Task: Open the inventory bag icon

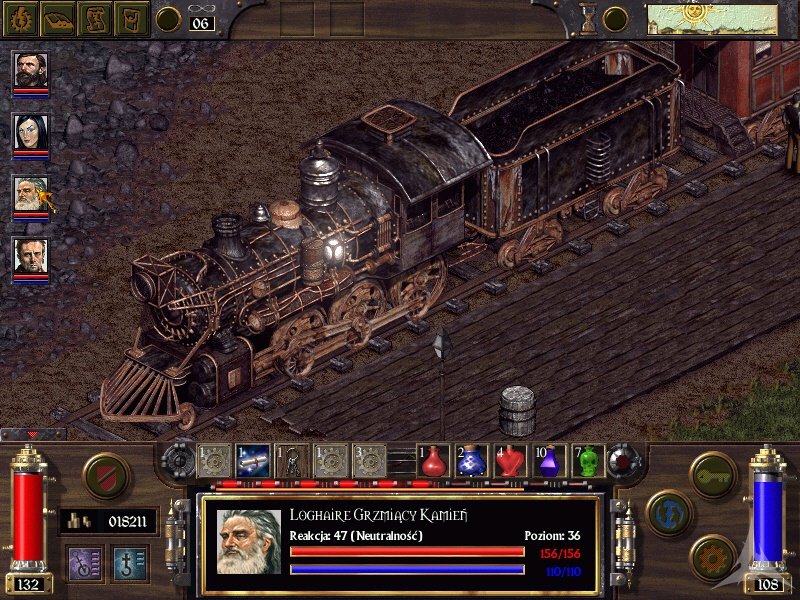Action: (132, 18)
